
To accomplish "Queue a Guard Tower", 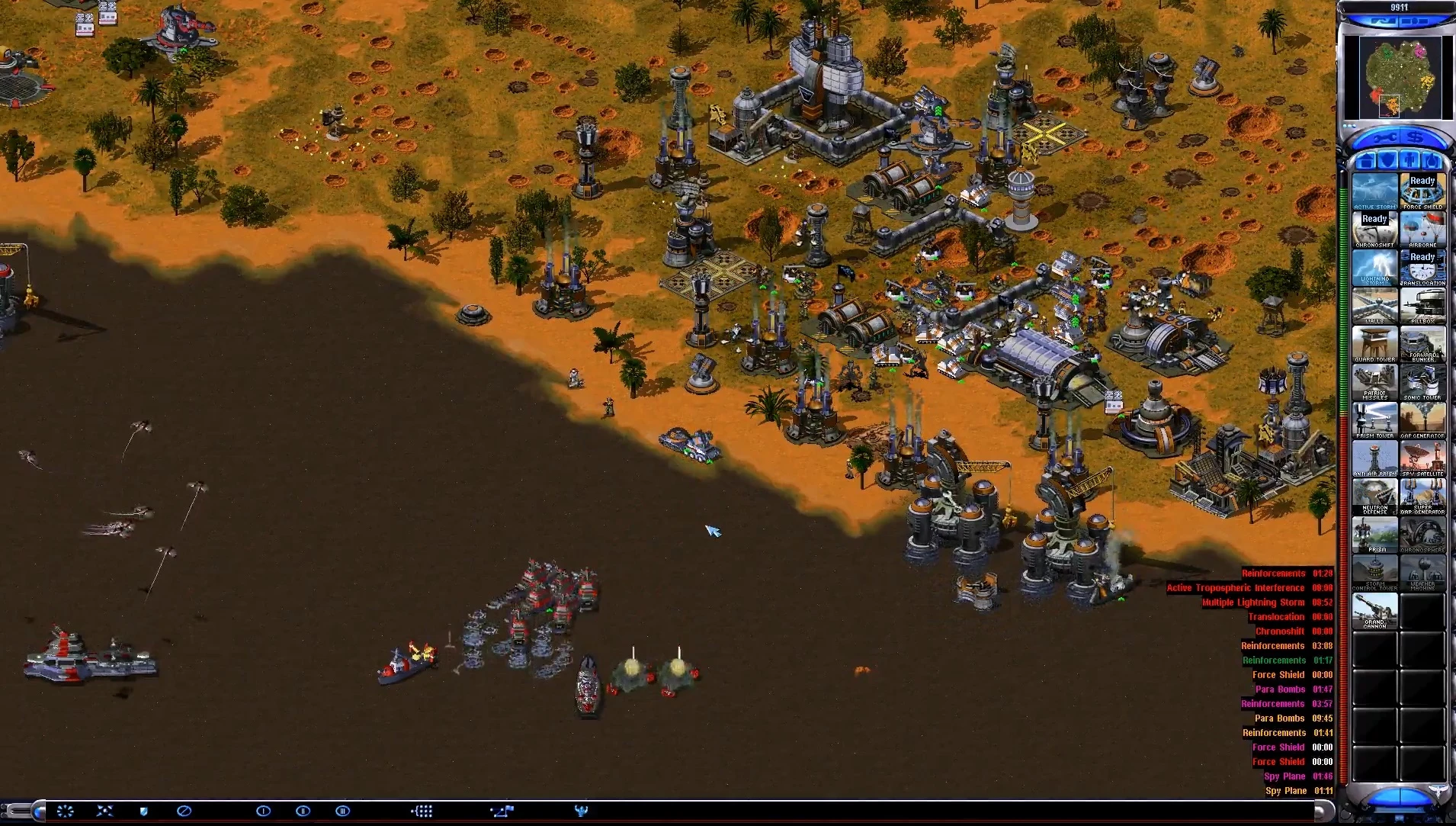I will pos(1374,343).
